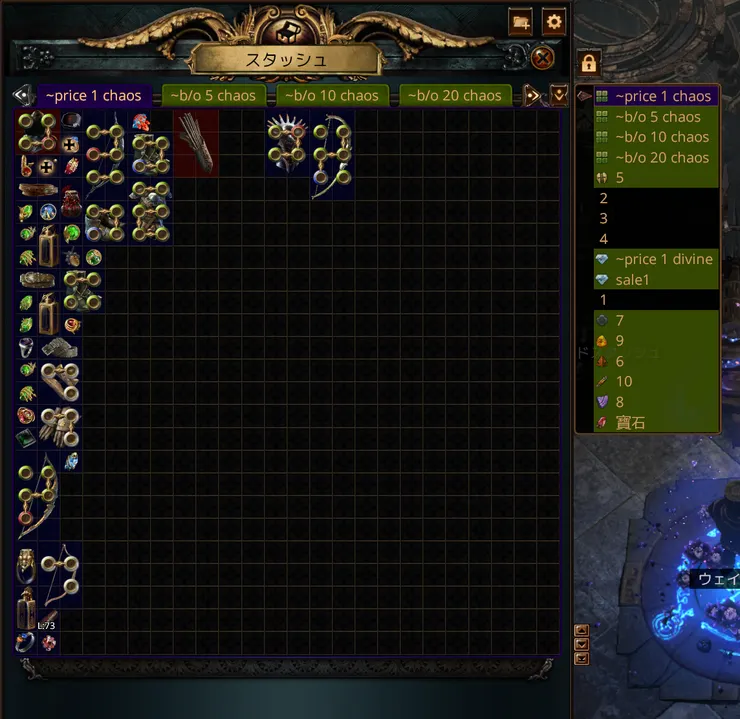740x719 pixels.
Task: Switch to the ~b/o 10 chaos top tab
Action: pyautogui.click(x=329, y=96)
